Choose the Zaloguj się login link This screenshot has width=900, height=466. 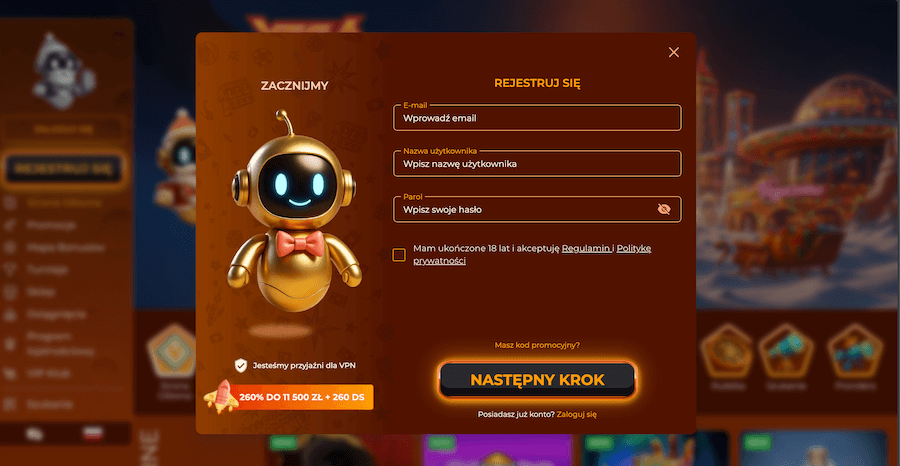577,413
